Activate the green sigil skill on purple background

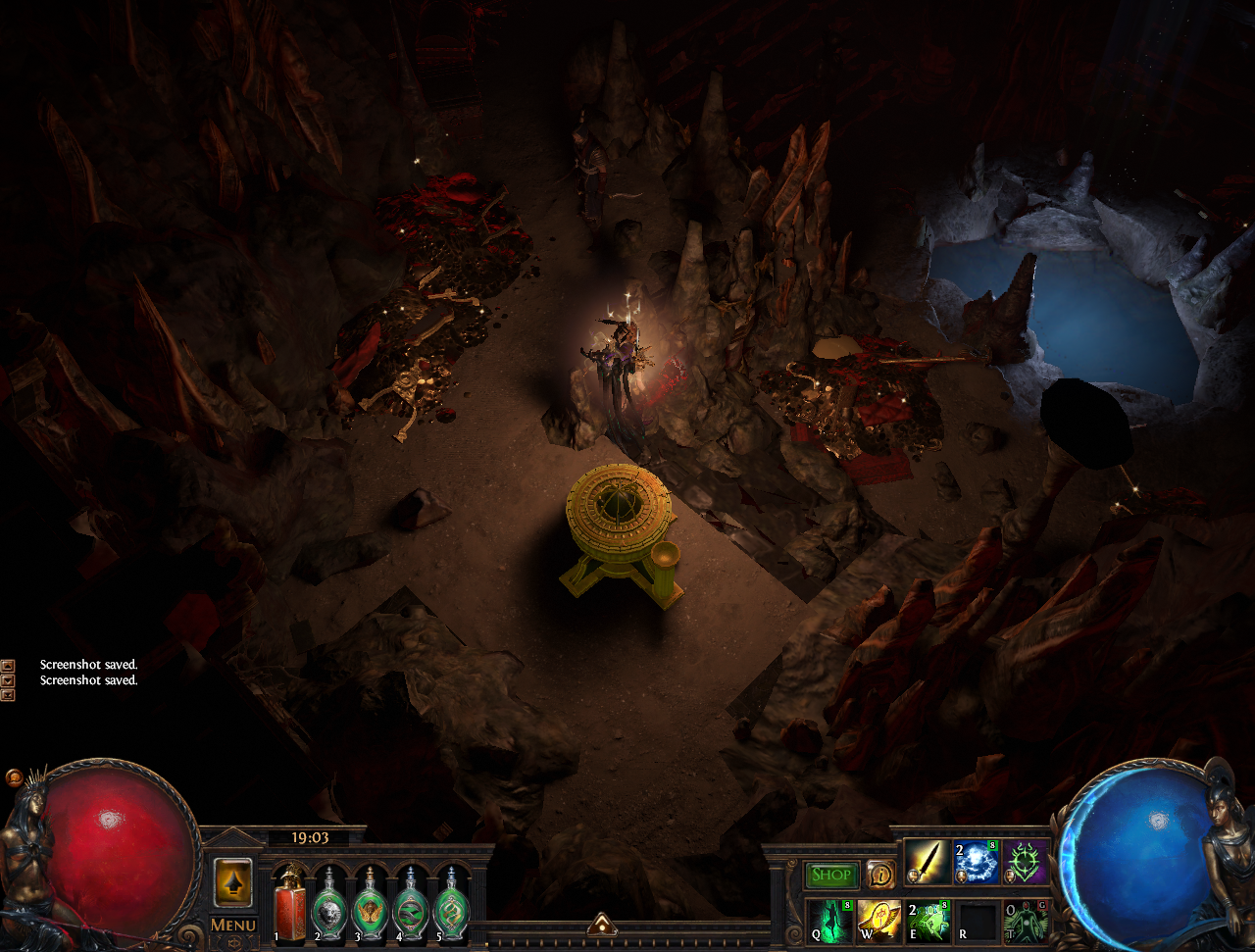click(x=1026, y=863)
